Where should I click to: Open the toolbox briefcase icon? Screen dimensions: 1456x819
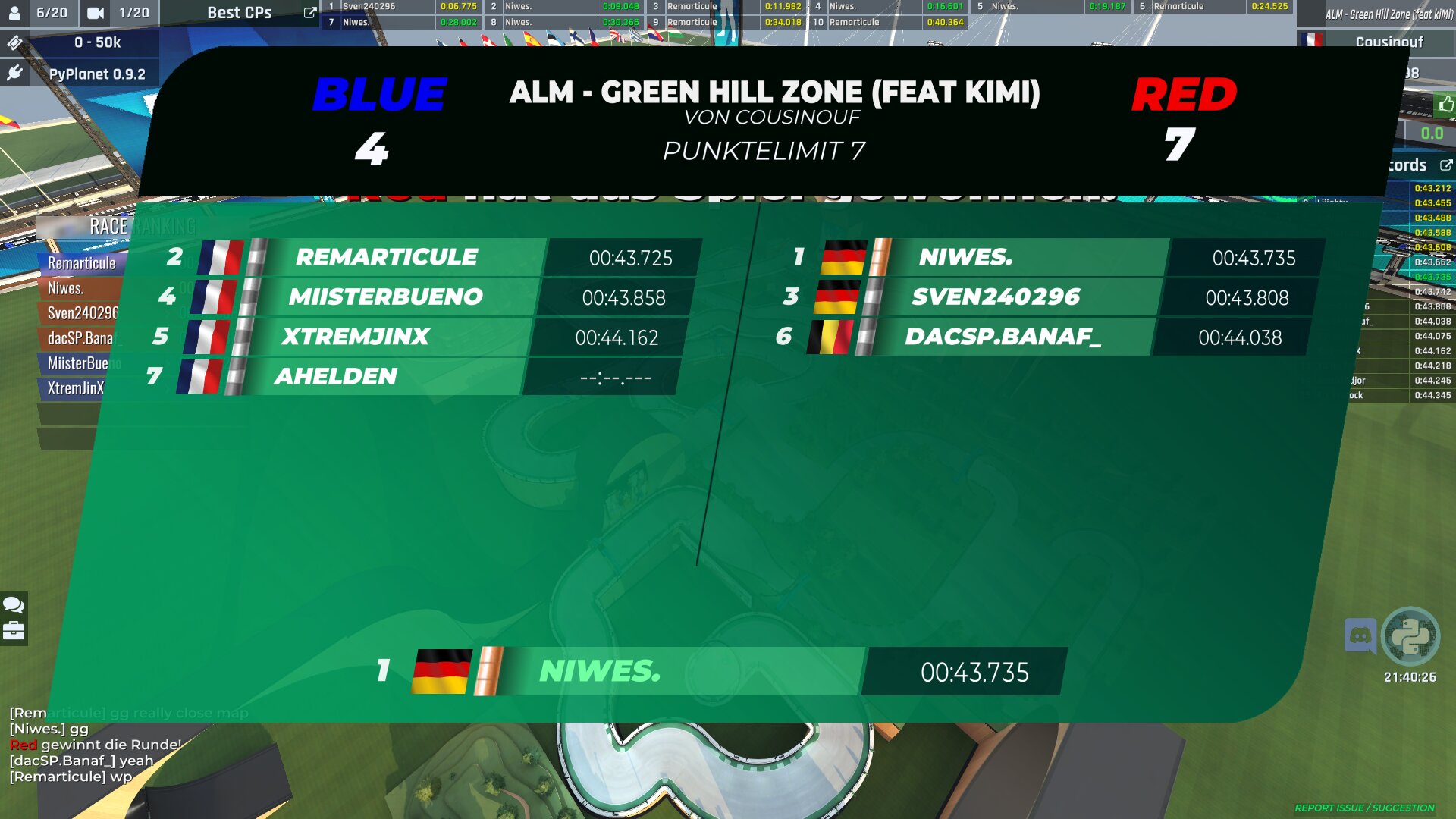pos(14,631)
